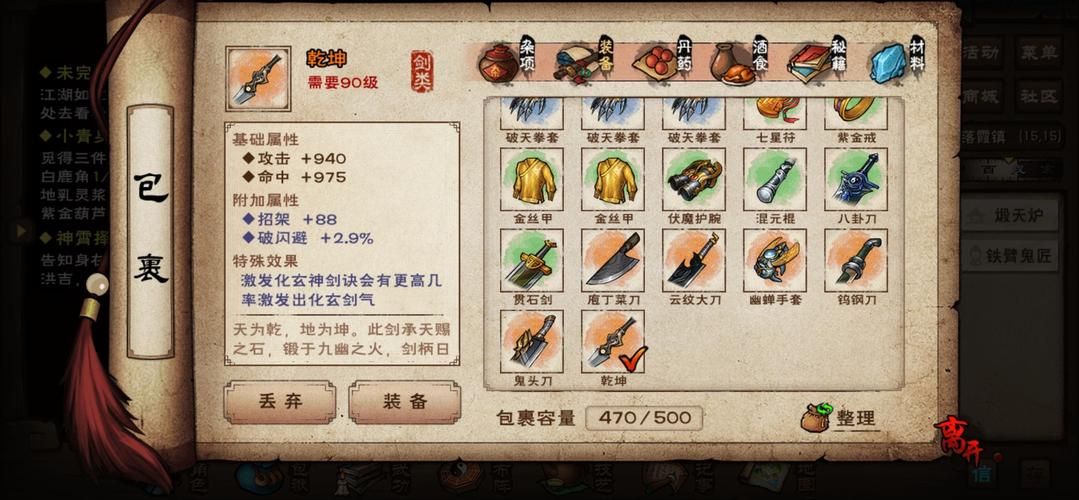Choose the 混元棍 staff item

[x=774, y=180]
